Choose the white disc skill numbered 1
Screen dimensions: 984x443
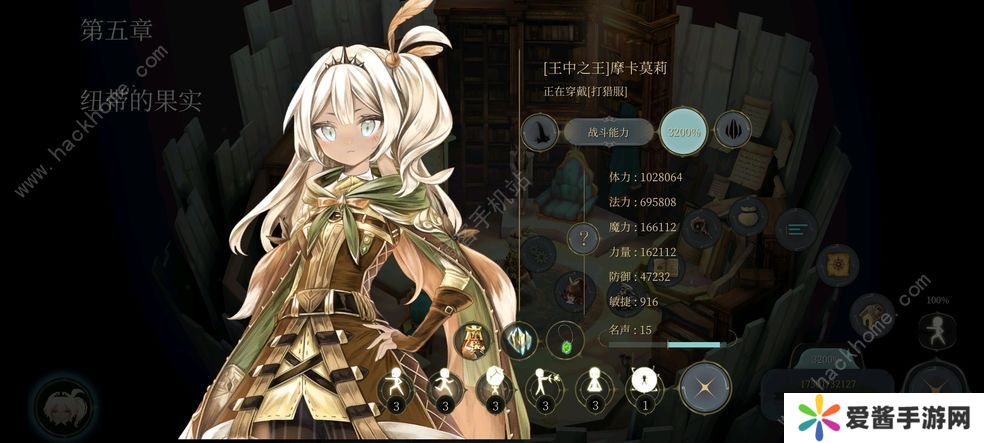(645, 385)
